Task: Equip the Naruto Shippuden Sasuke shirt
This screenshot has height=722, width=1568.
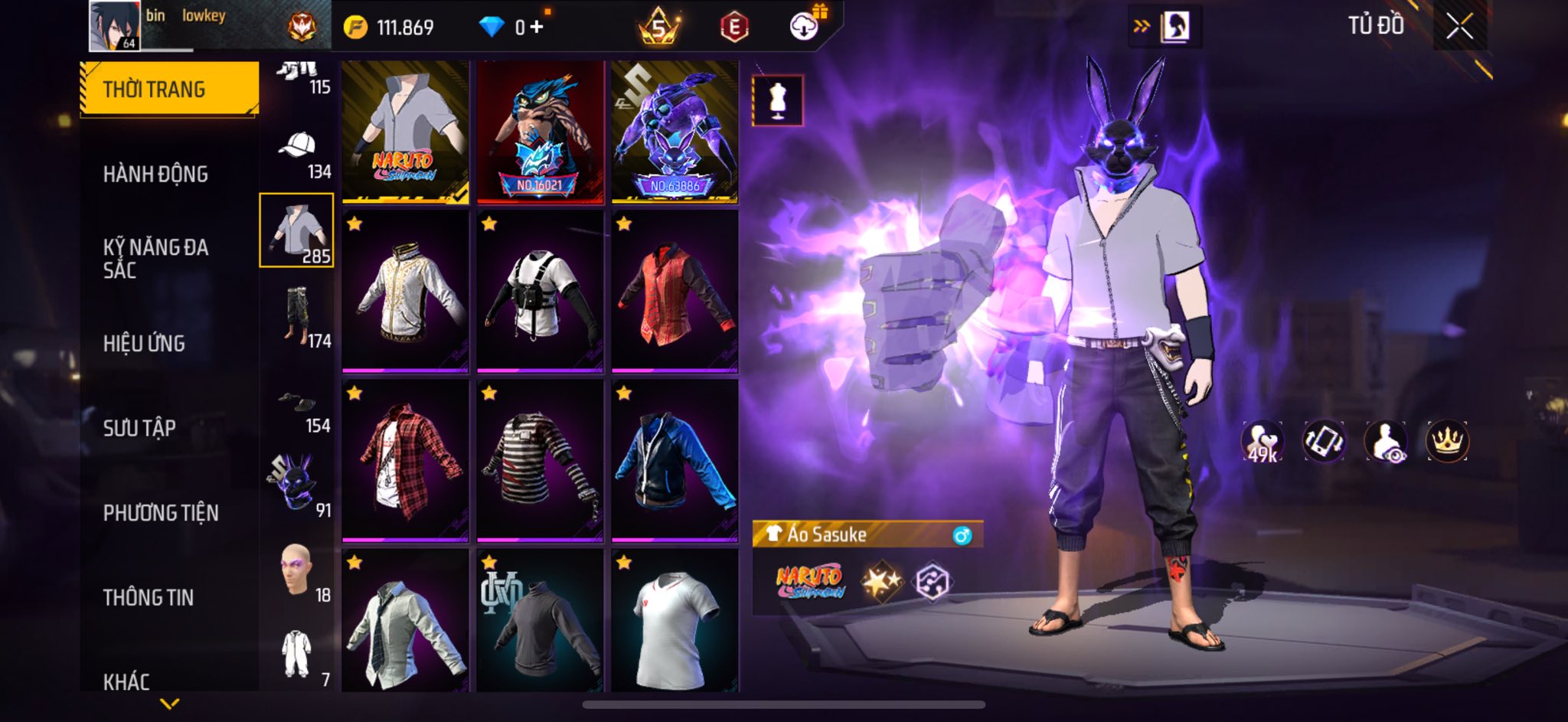Action: point(405,132)
